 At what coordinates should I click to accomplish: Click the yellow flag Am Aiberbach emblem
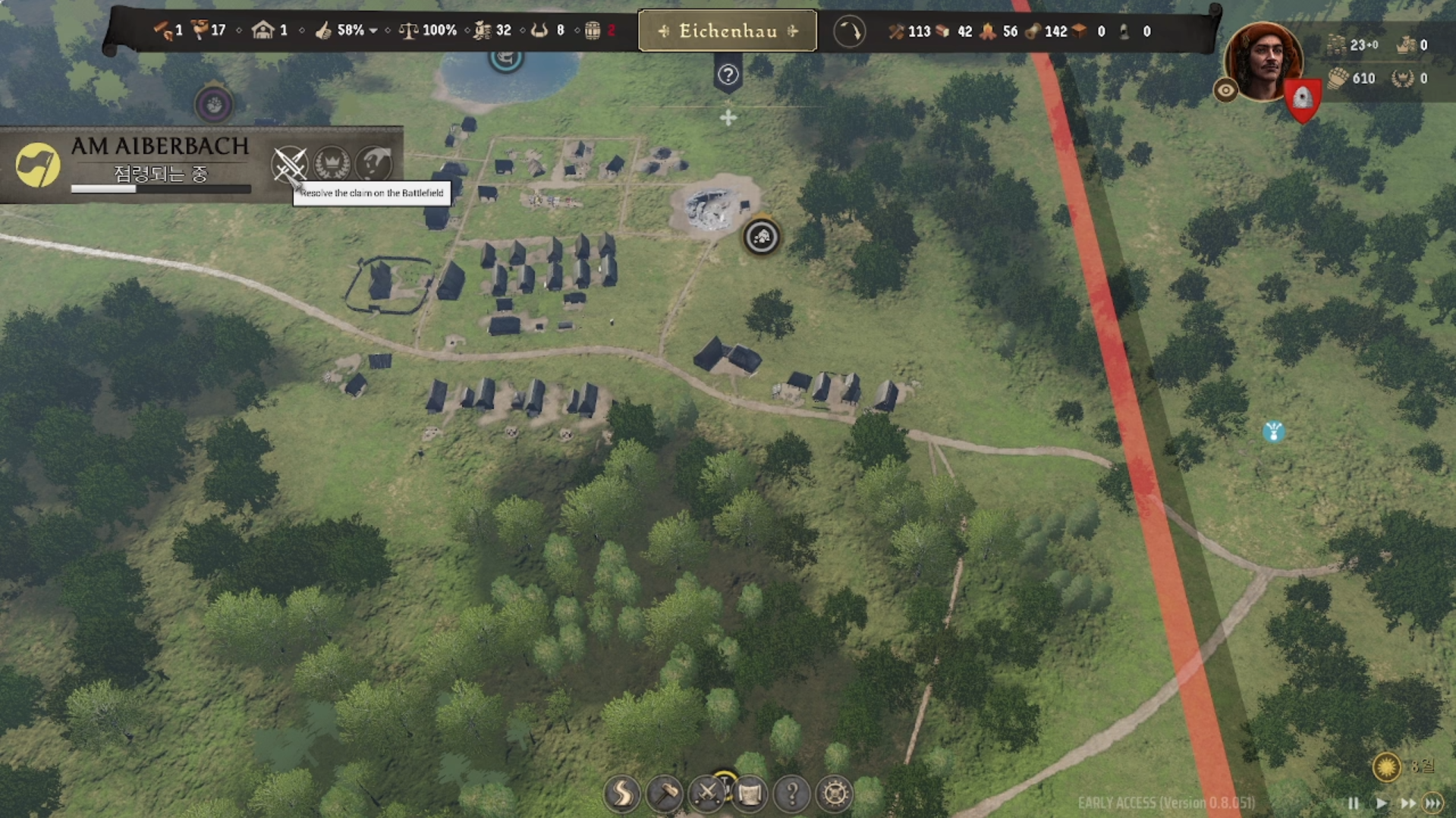tap(37, 165)
